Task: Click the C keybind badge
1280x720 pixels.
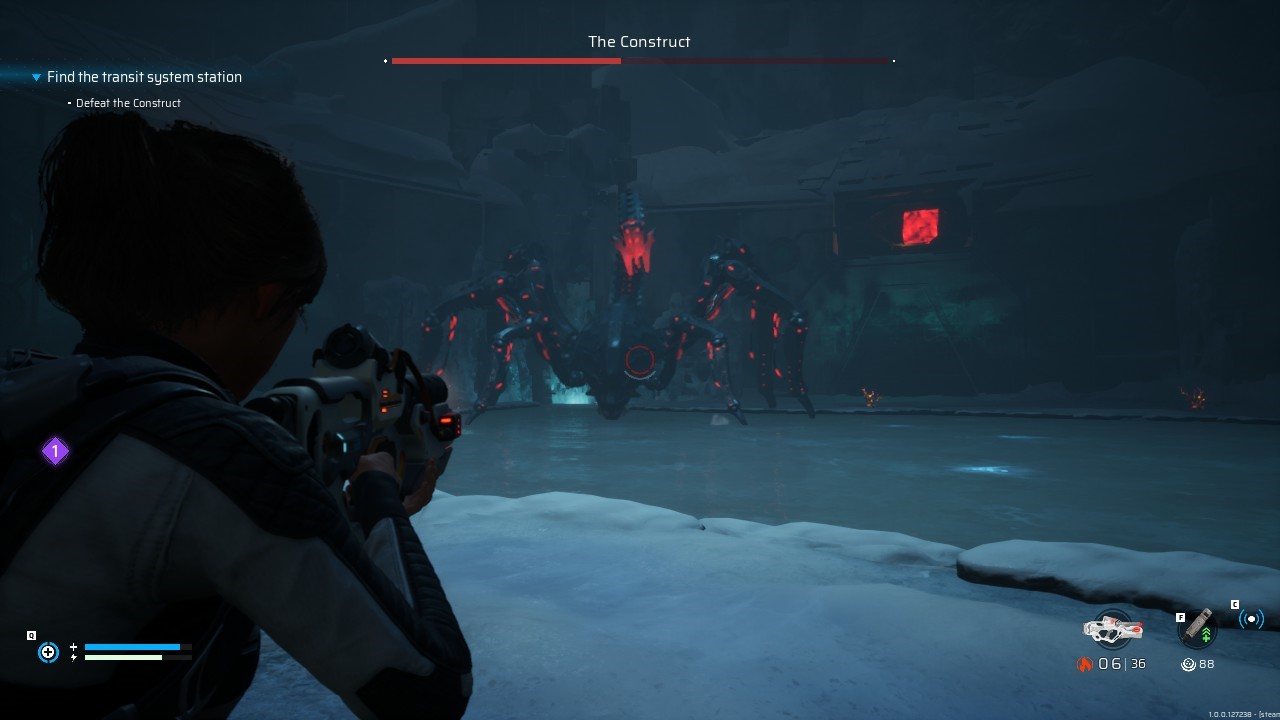Action: (1234, 604)
